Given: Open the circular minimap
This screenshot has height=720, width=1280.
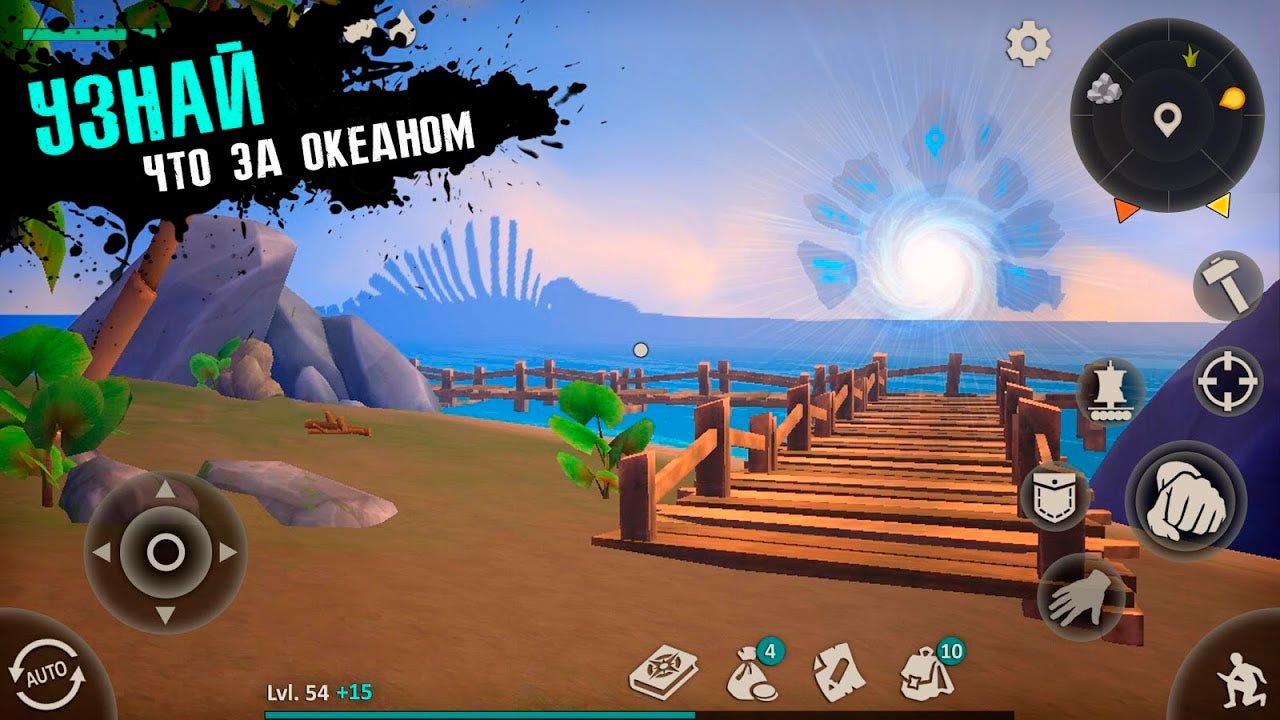Looking at the screenshot, I should tap(1167, 120).
